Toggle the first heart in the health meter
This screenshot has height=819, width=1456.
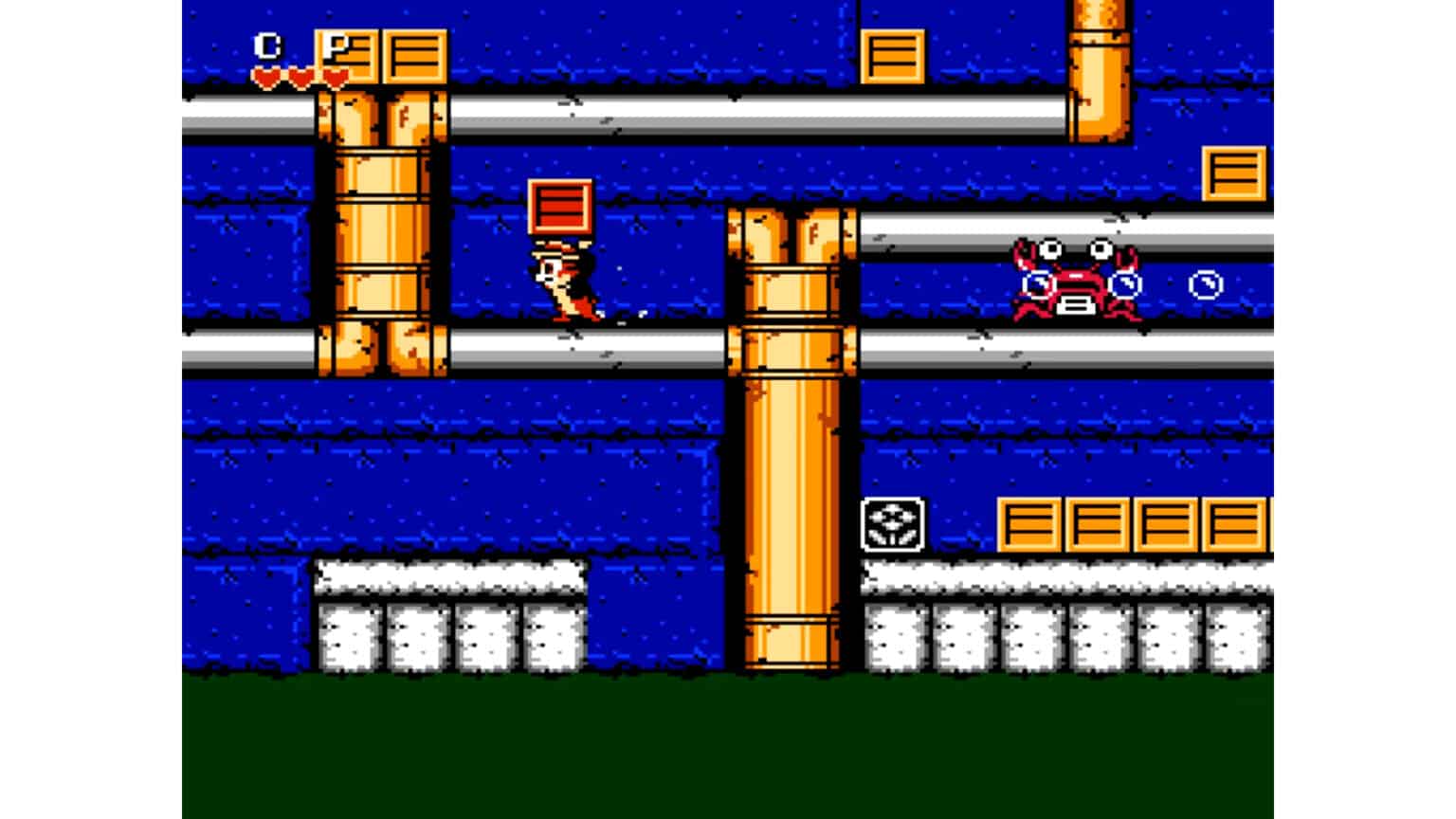[268, 73]
